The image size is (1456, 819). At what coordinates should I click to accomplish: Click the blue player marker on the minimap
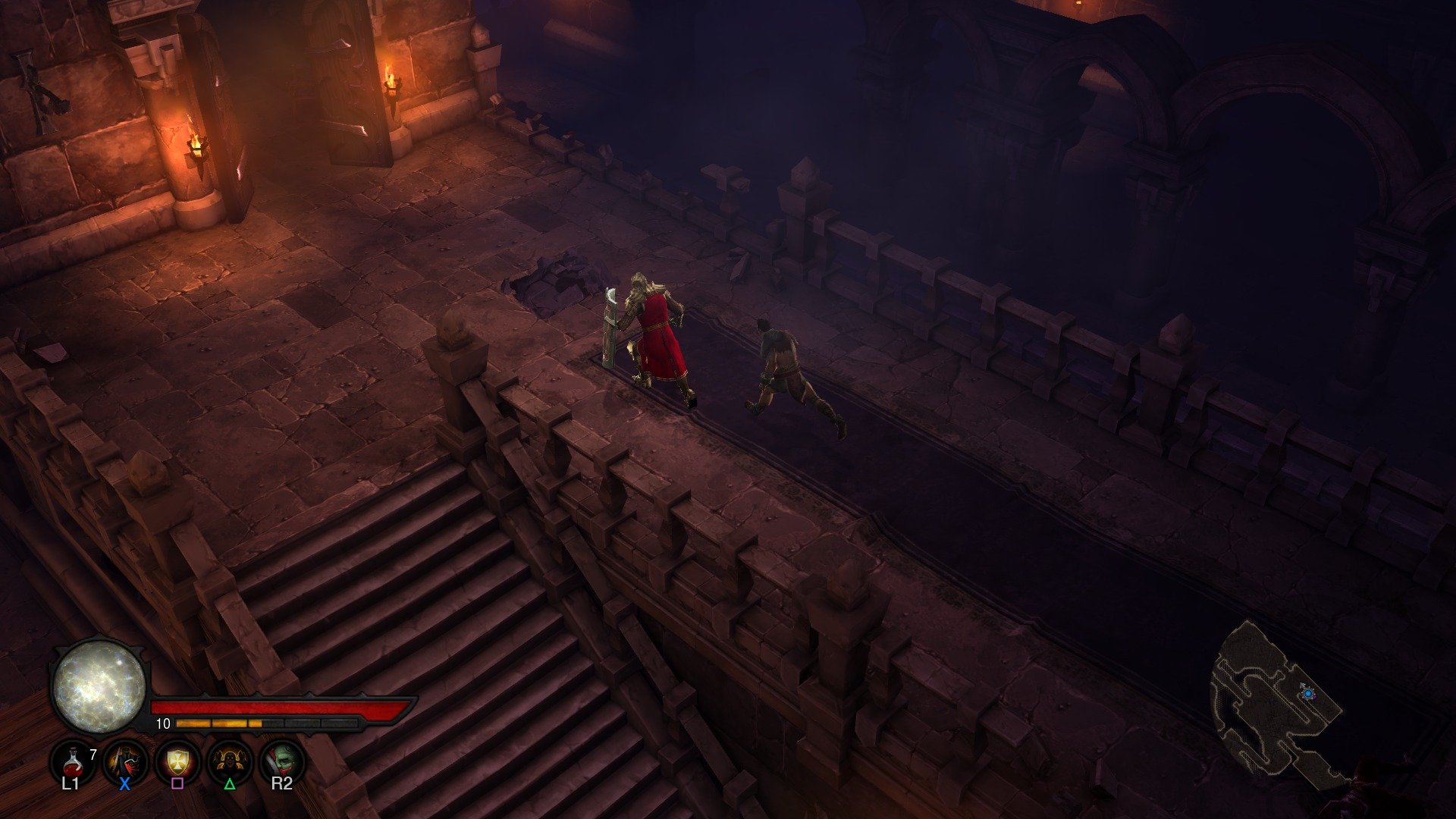1308,693
